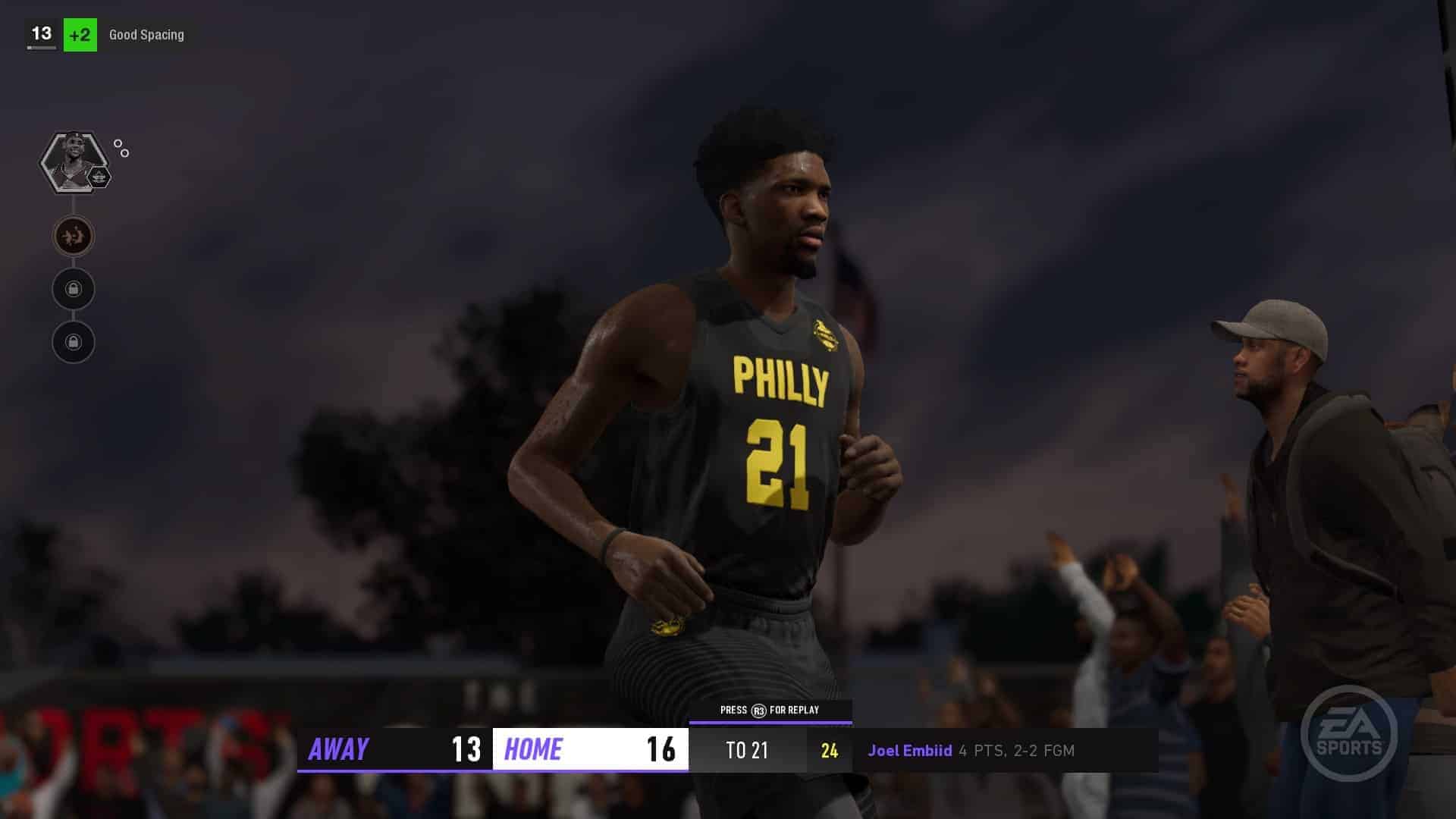Screen dimensions: 1456x819
Task: Open the unlocked orange trait icon
Action: pos(74,237)
